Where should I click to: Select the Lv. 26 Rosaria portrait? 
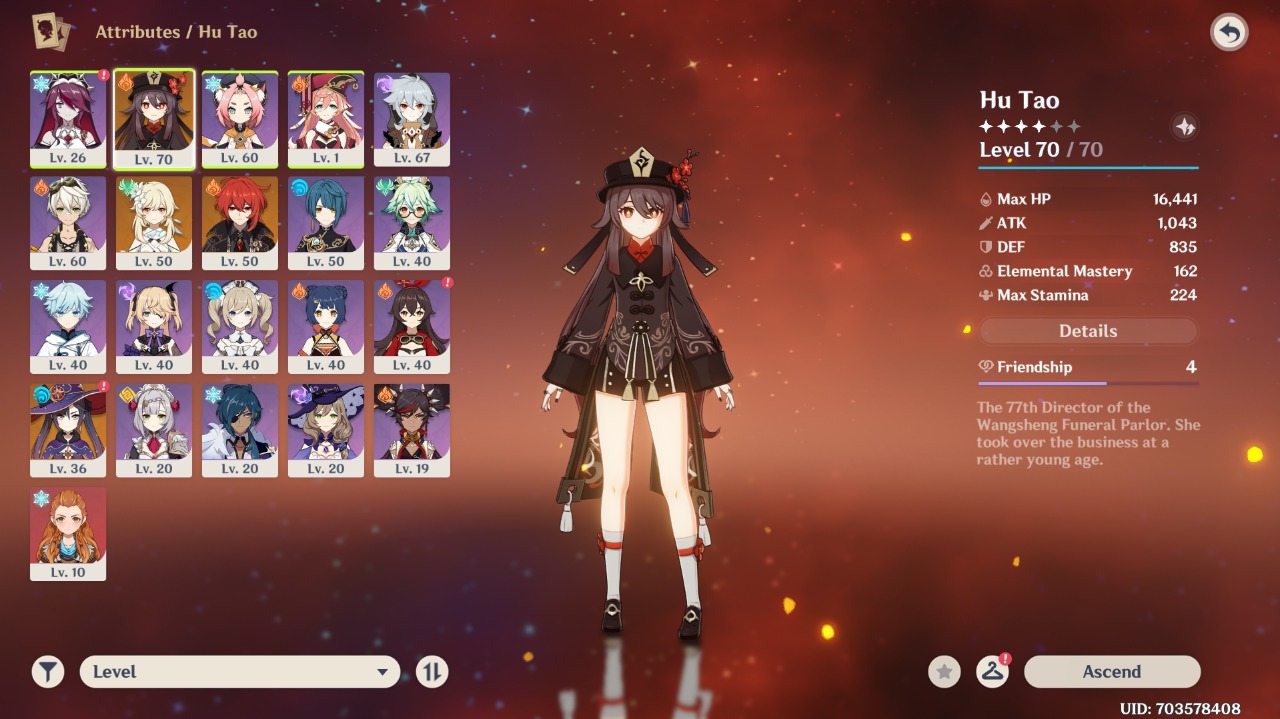click(x=68, y=118)
